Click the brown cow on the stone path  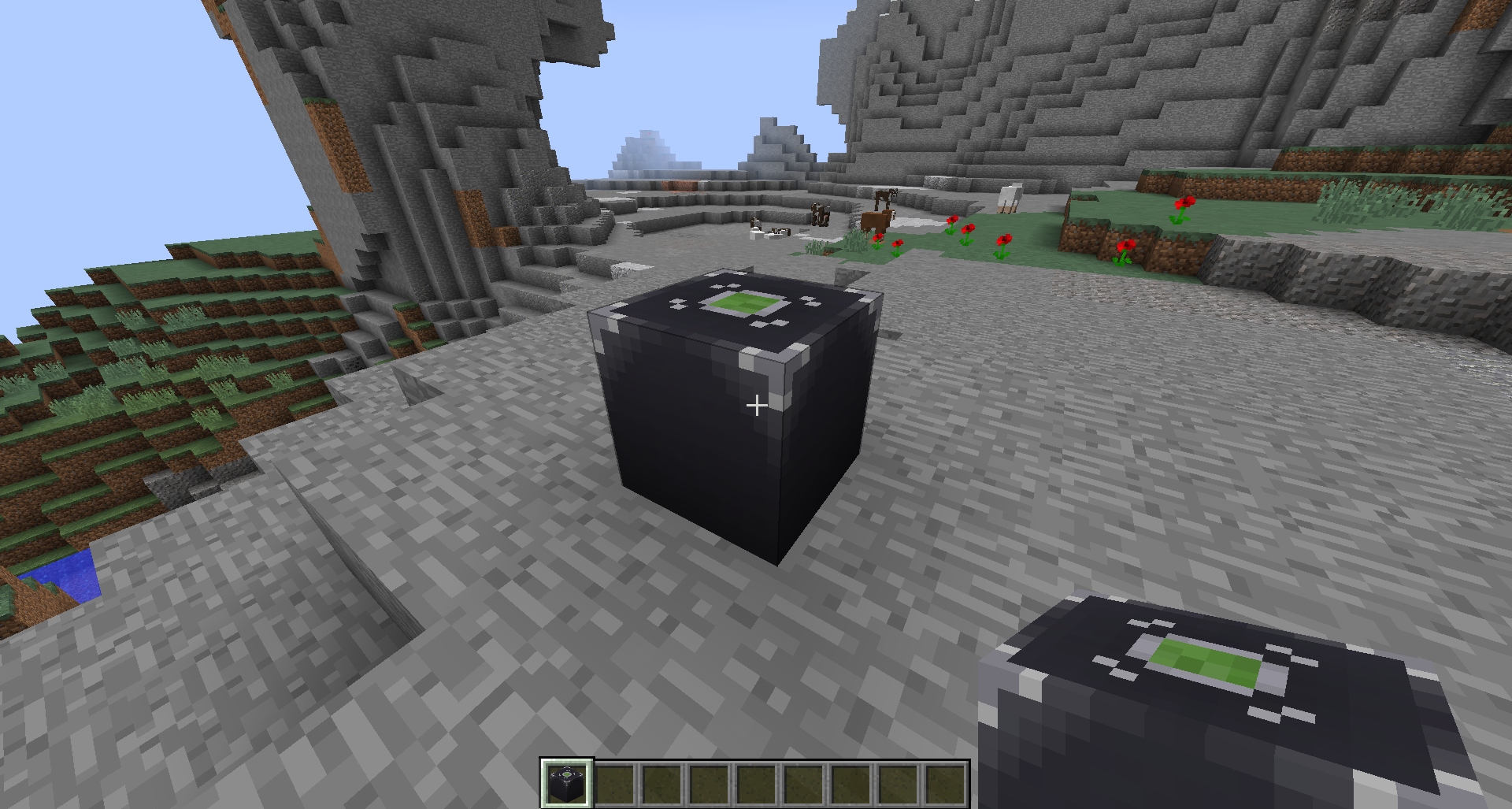[x=876, y=221]
